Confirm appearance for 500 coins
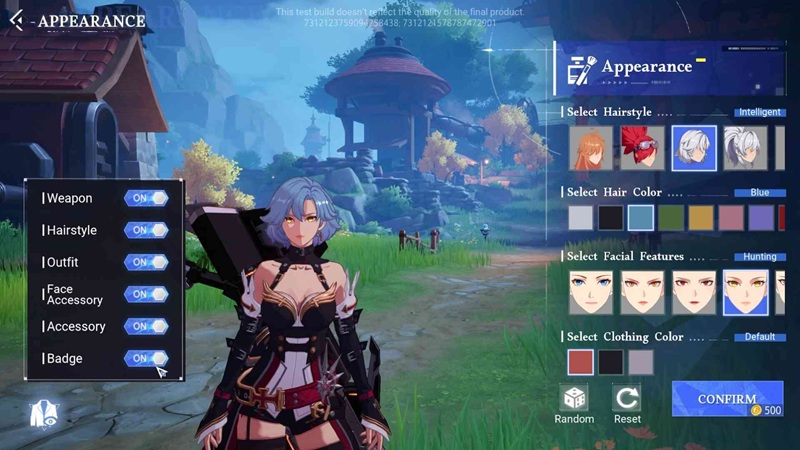The height and width of the screenshot is (450, 800). click(727, 399)
